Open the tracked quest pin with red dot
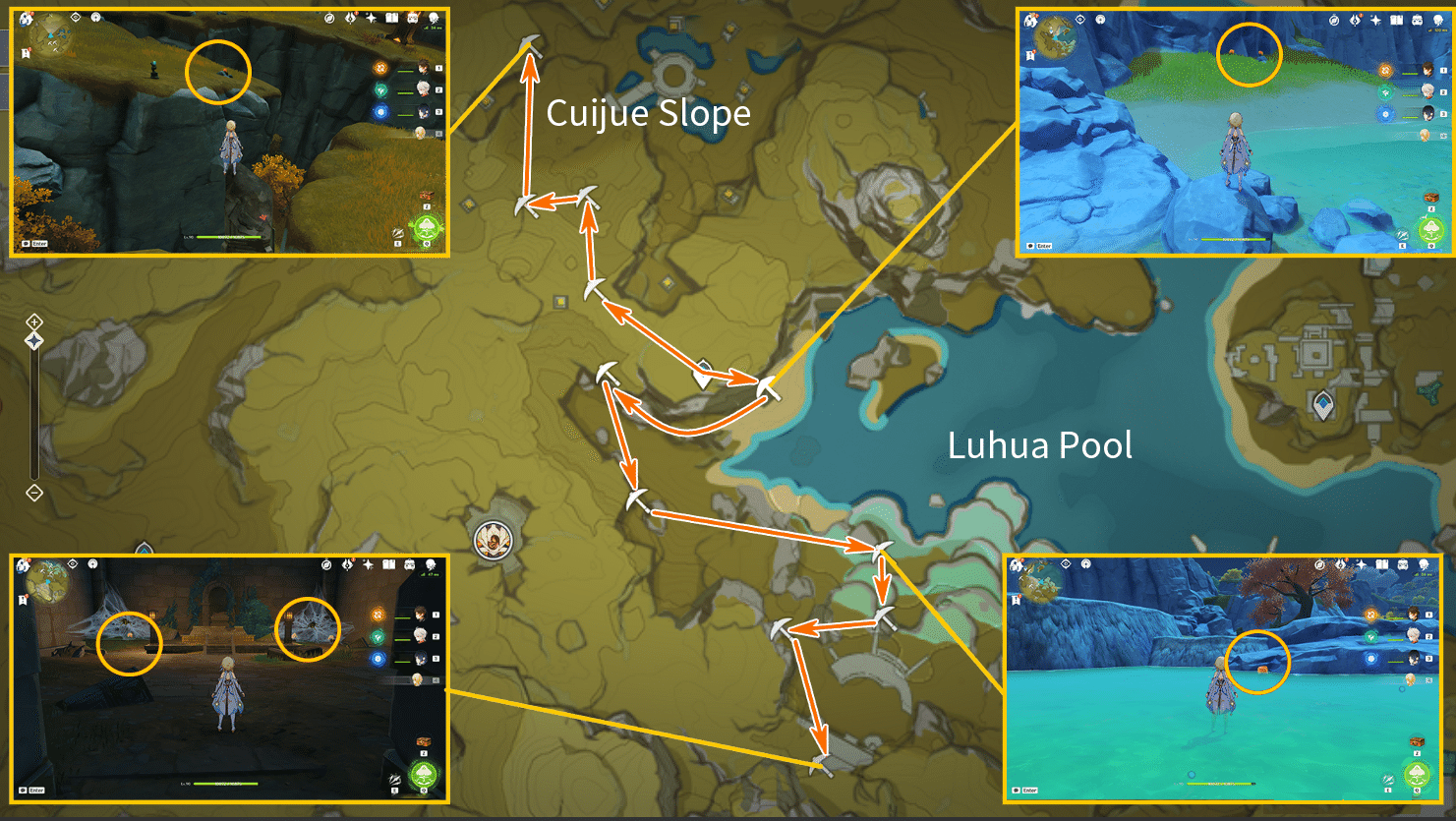 pyautogui.click(x=26, y=52)
